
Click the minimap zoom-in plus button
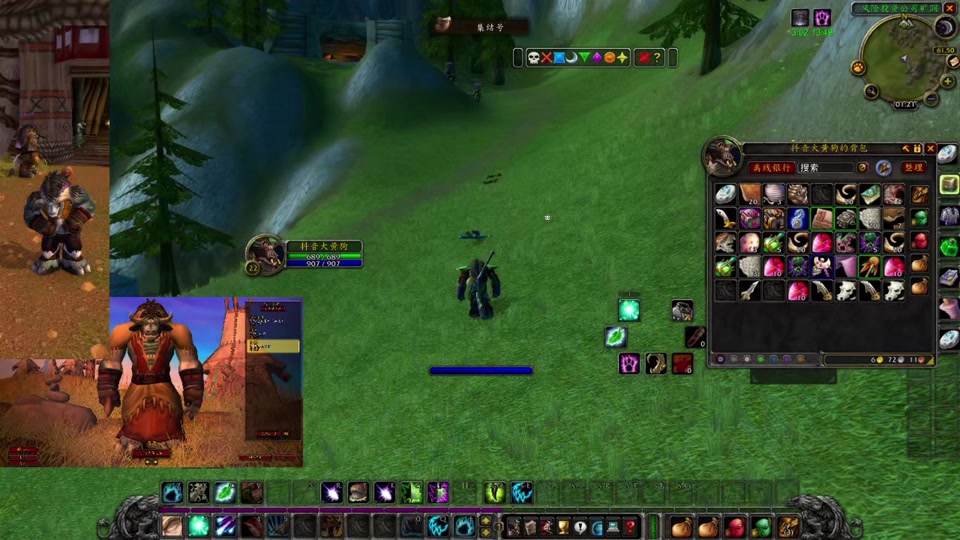click(x=947, y=82)
